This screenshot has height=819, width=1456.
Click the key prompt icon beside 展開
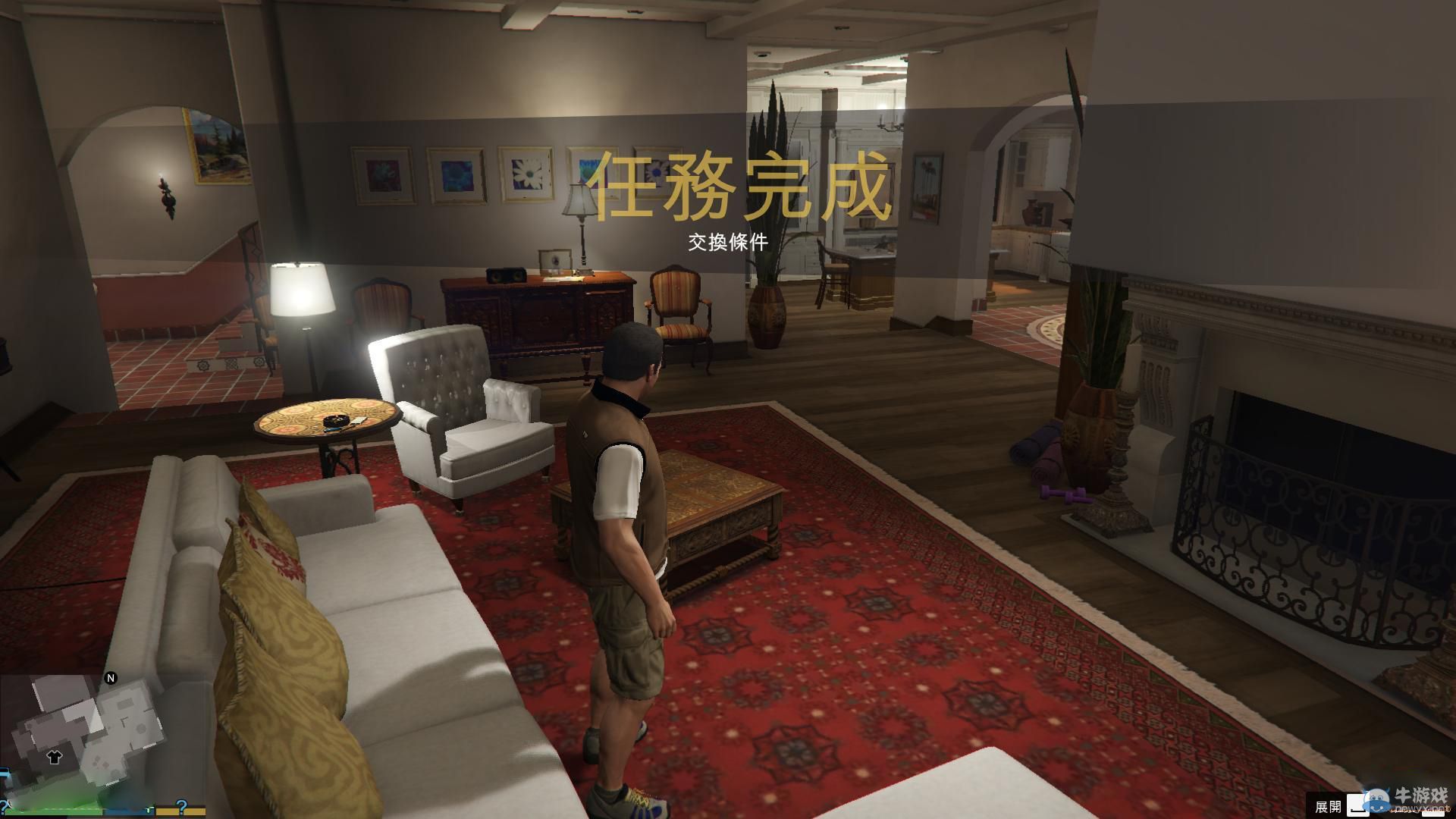coord(1357,805)
